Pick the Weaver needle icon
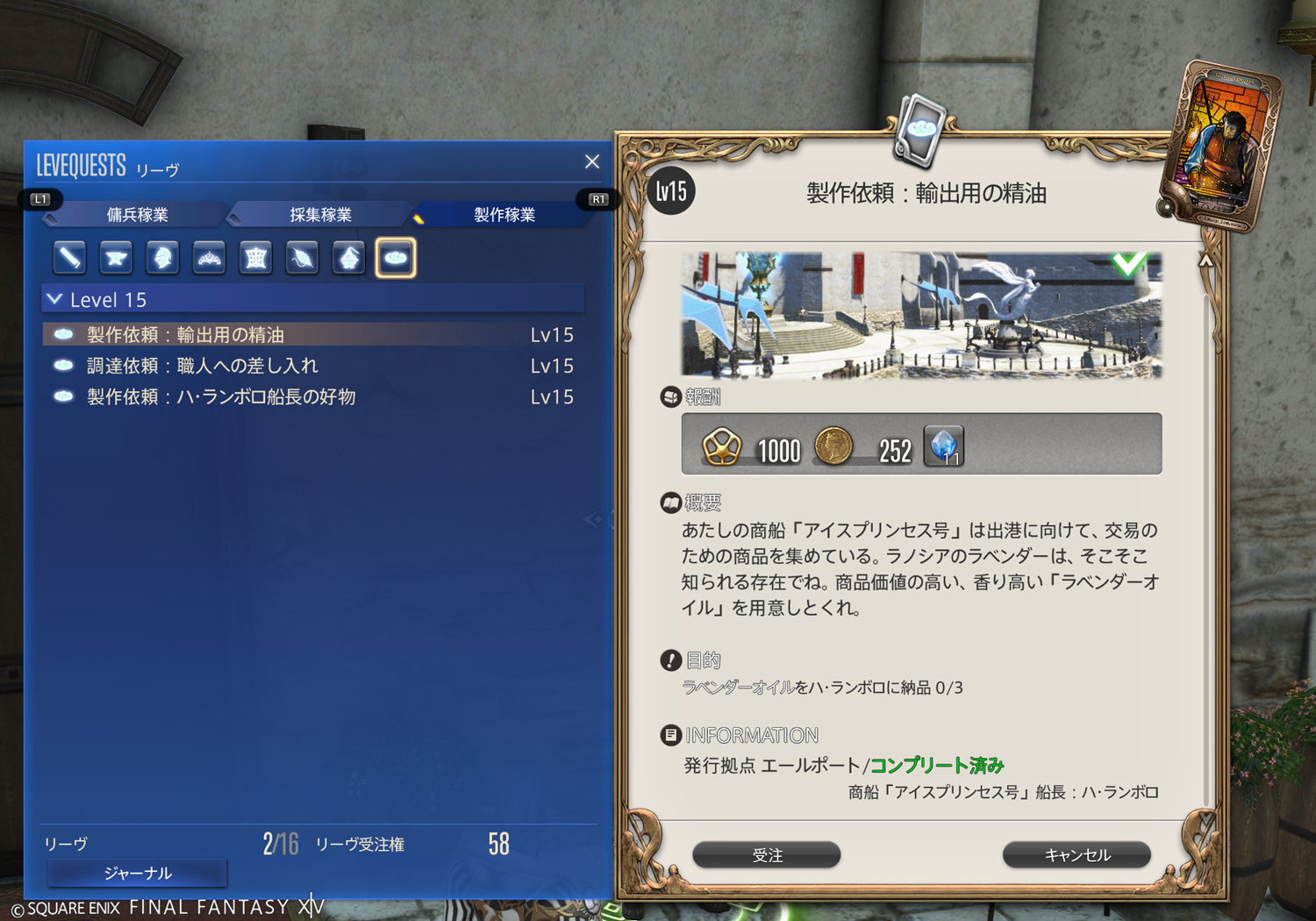The image size is (1316, 921). 302,258
